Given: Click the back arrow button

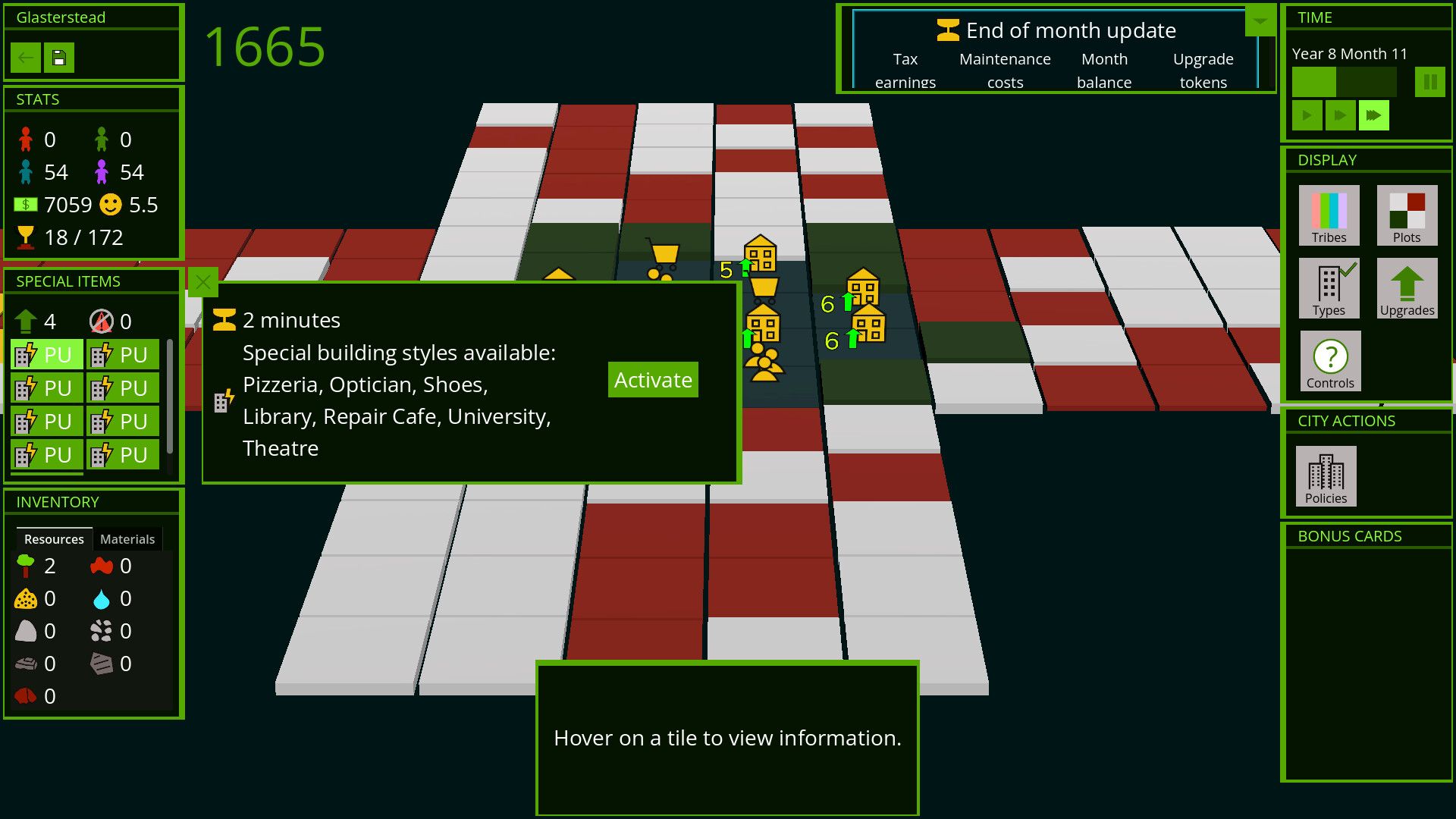Looking at the screenshot, I should 26,58.
